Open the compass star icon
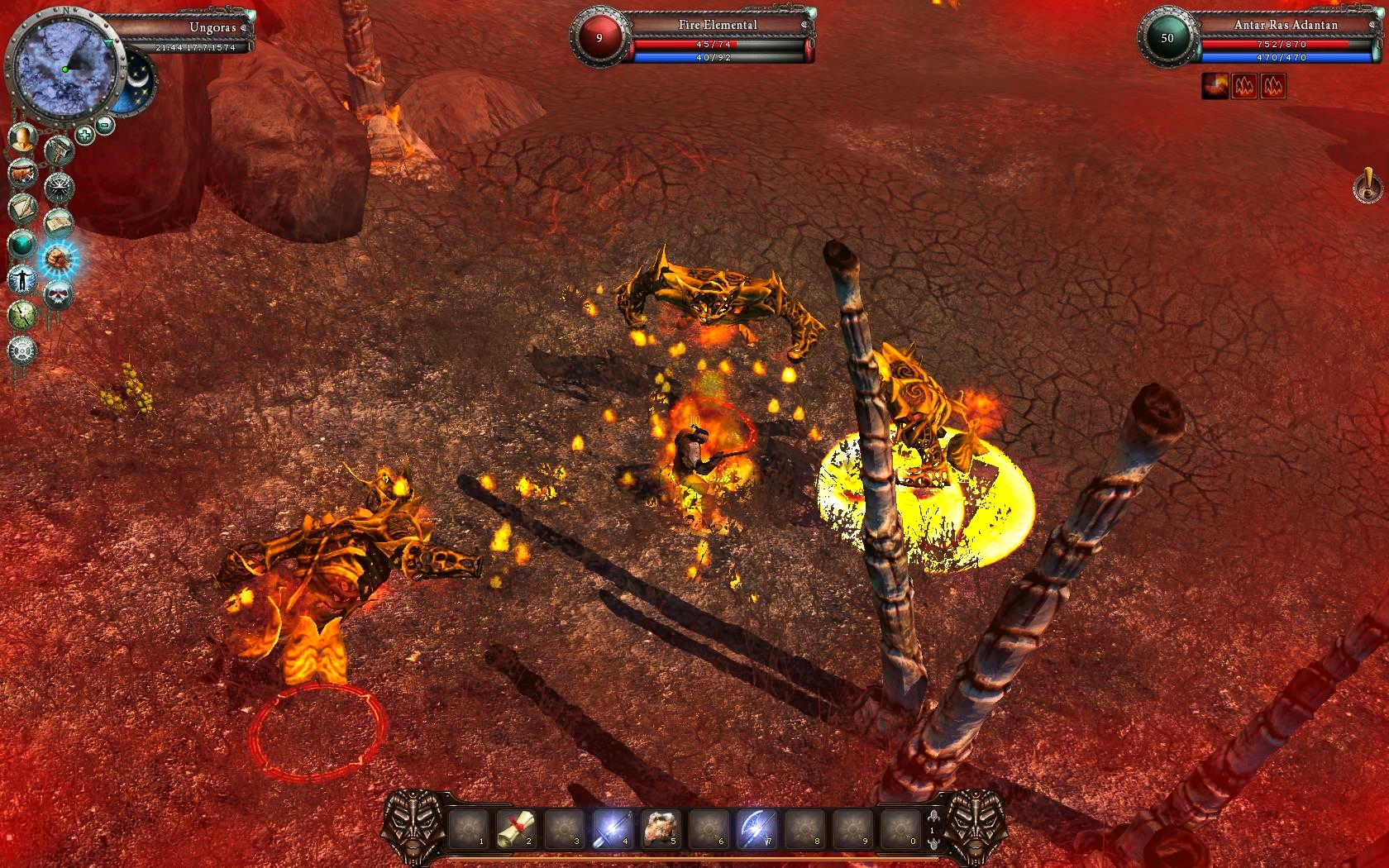 59,187
